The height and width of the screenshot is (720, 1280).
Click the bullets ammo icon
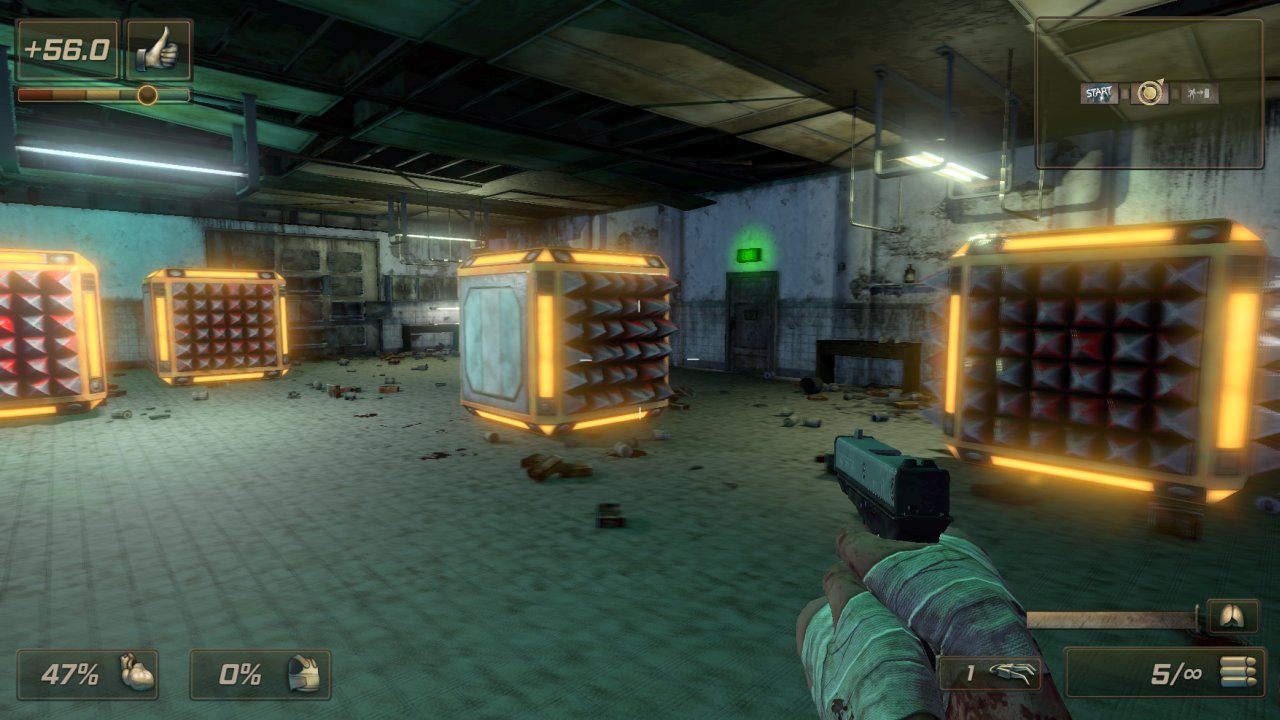[1236, 673]
